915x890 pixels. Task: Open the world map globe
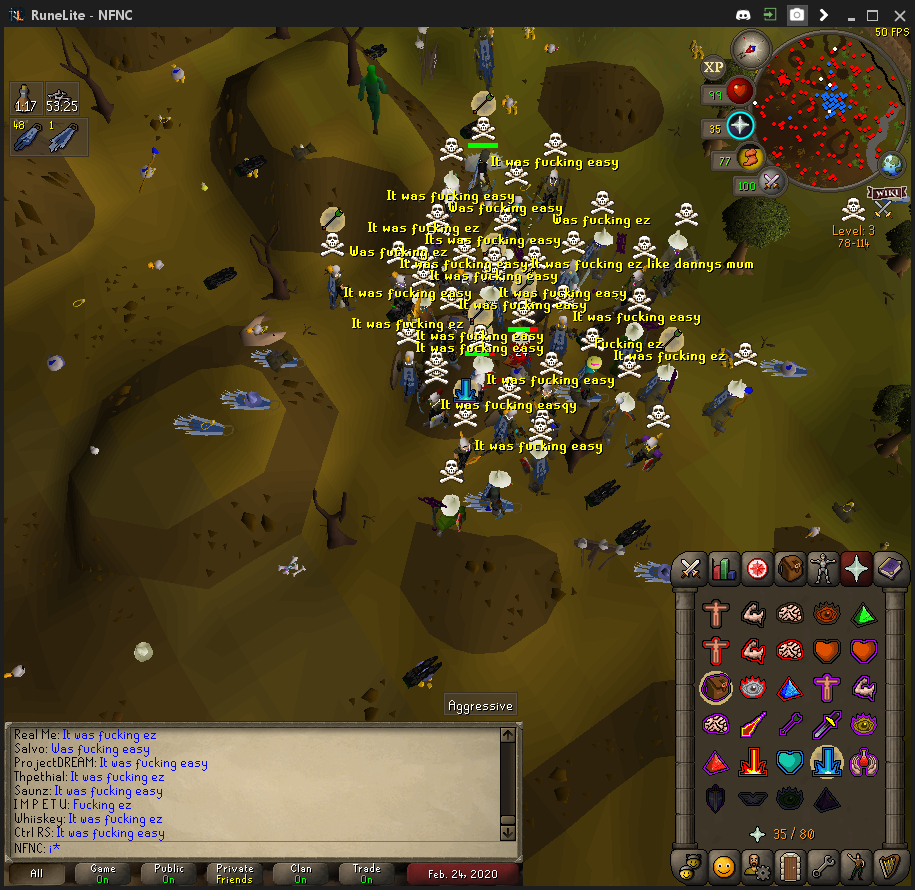pyautogui.click(x=890, y=163)
